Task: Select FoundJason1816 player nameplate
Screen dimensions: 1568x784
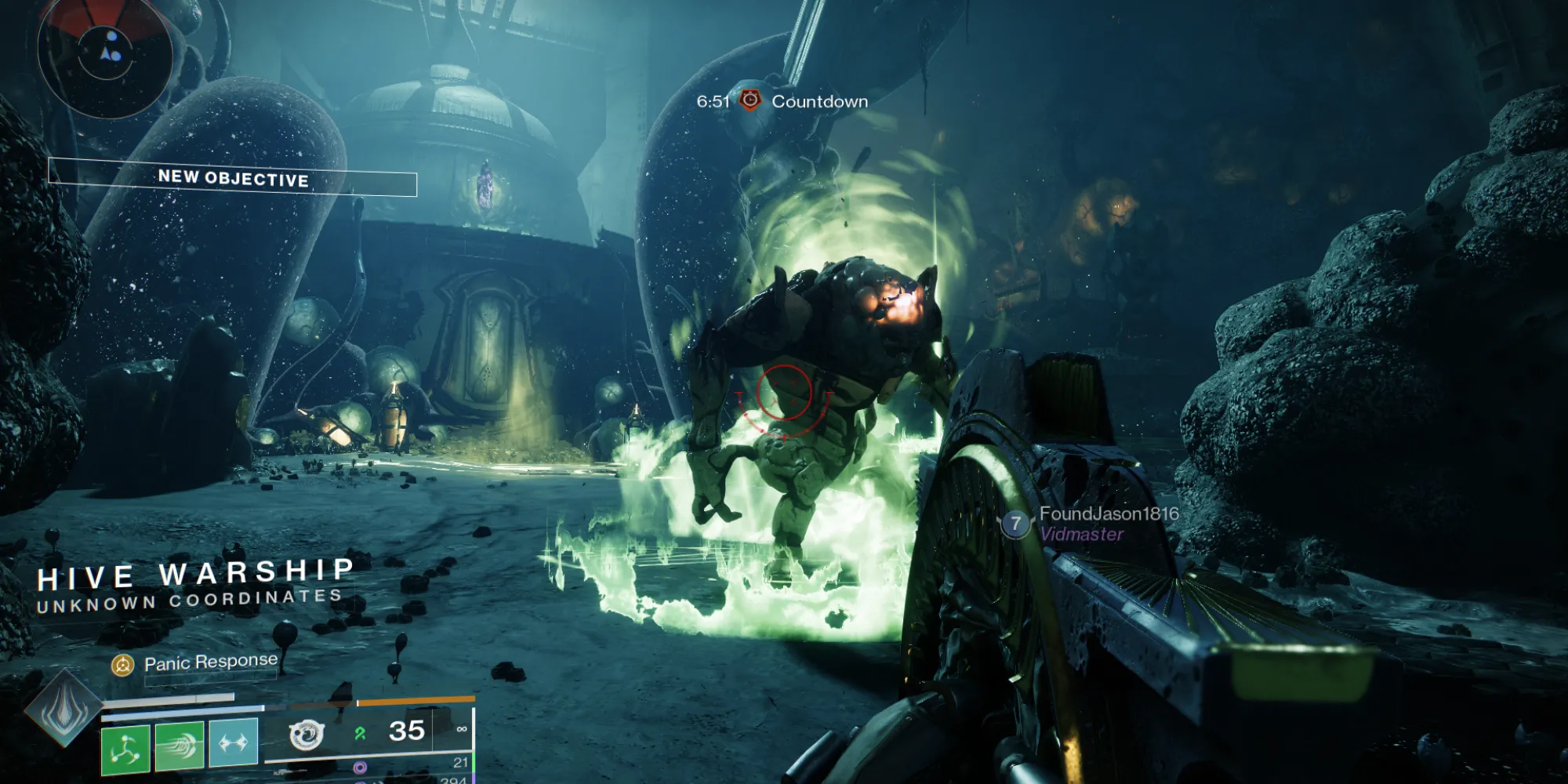Action: [x=1109, y=514]
